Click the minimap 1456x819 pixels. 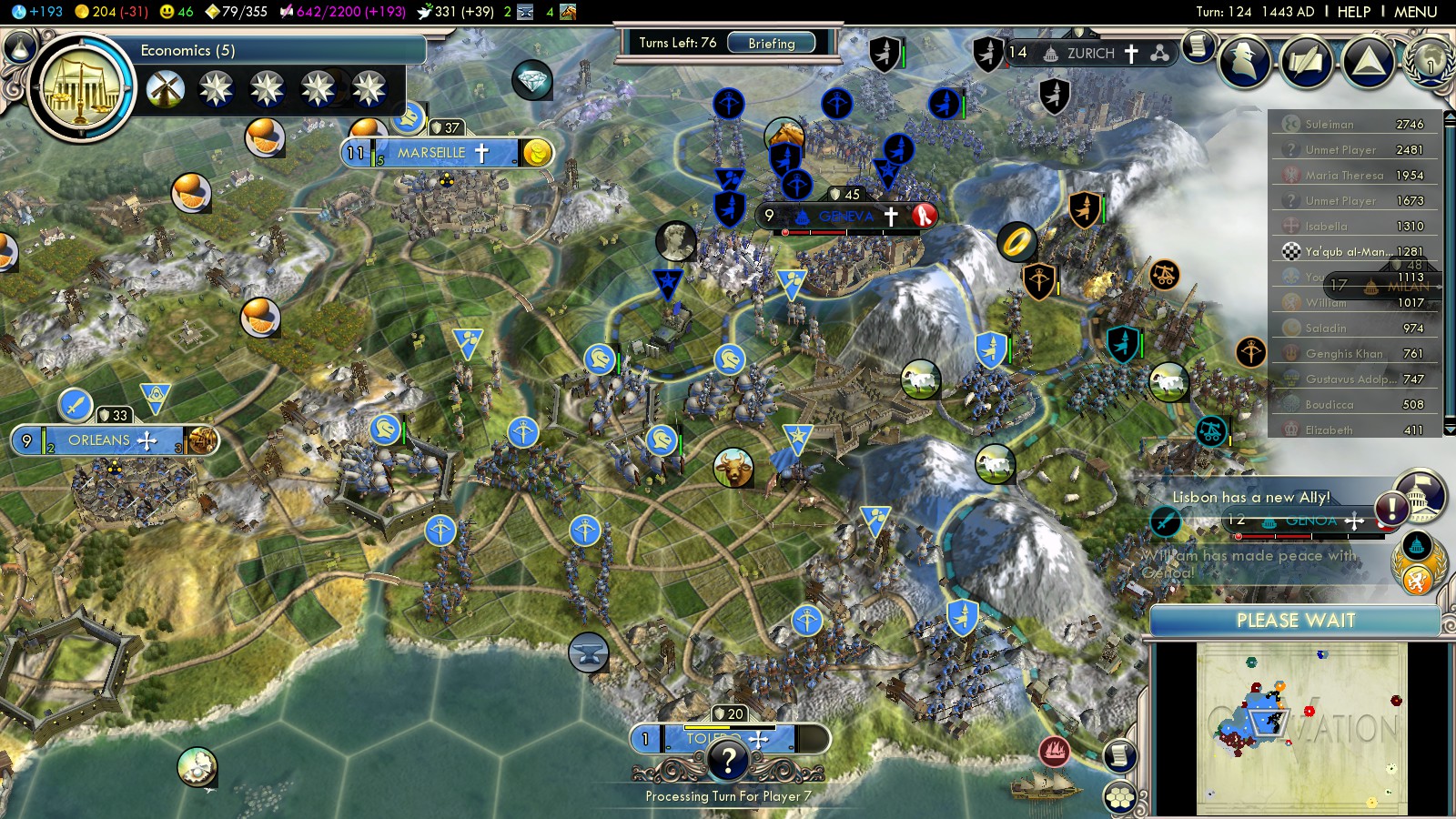coord(1301,728)
